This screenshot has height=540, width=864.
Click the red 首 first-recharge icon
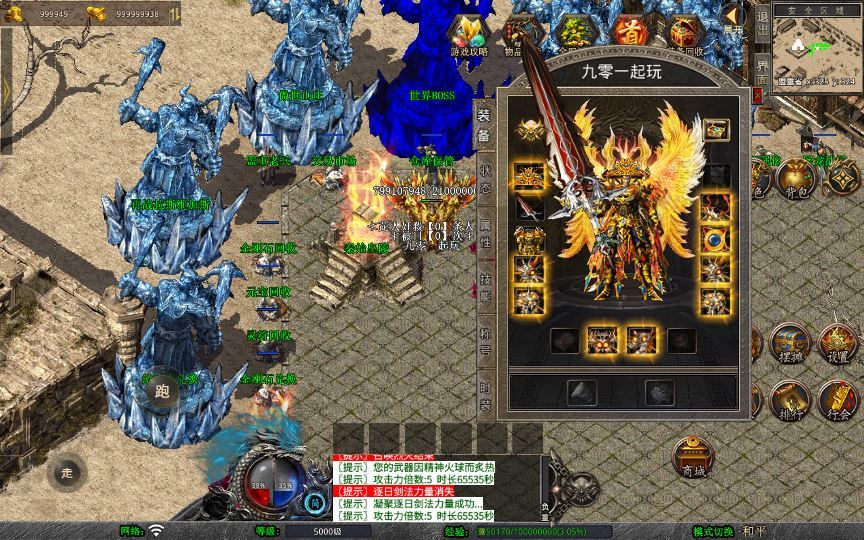click(628, 32)
